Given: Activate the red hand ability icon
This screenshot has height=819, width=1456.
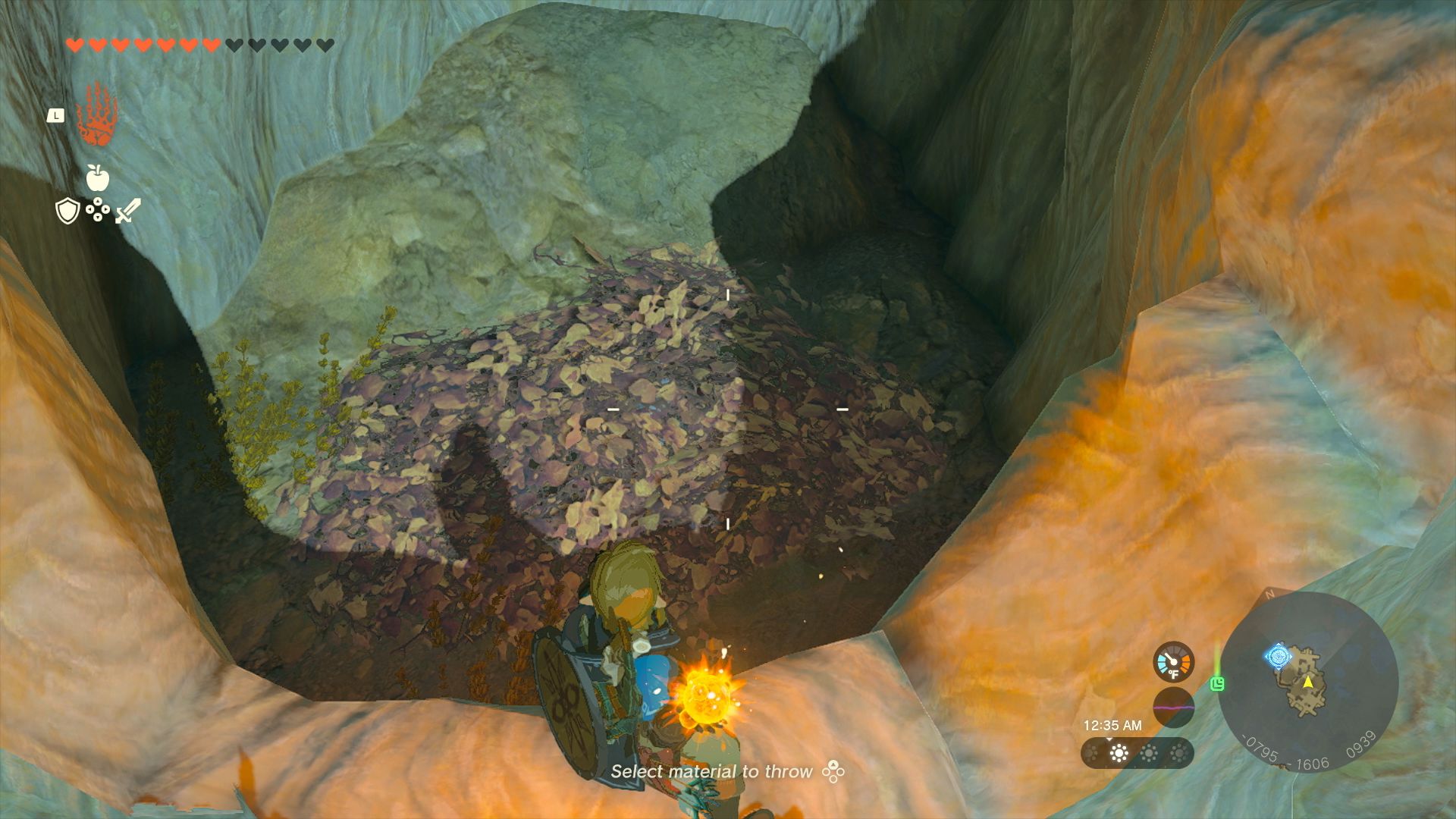Looking at the screenshot, I should (96, 115).
